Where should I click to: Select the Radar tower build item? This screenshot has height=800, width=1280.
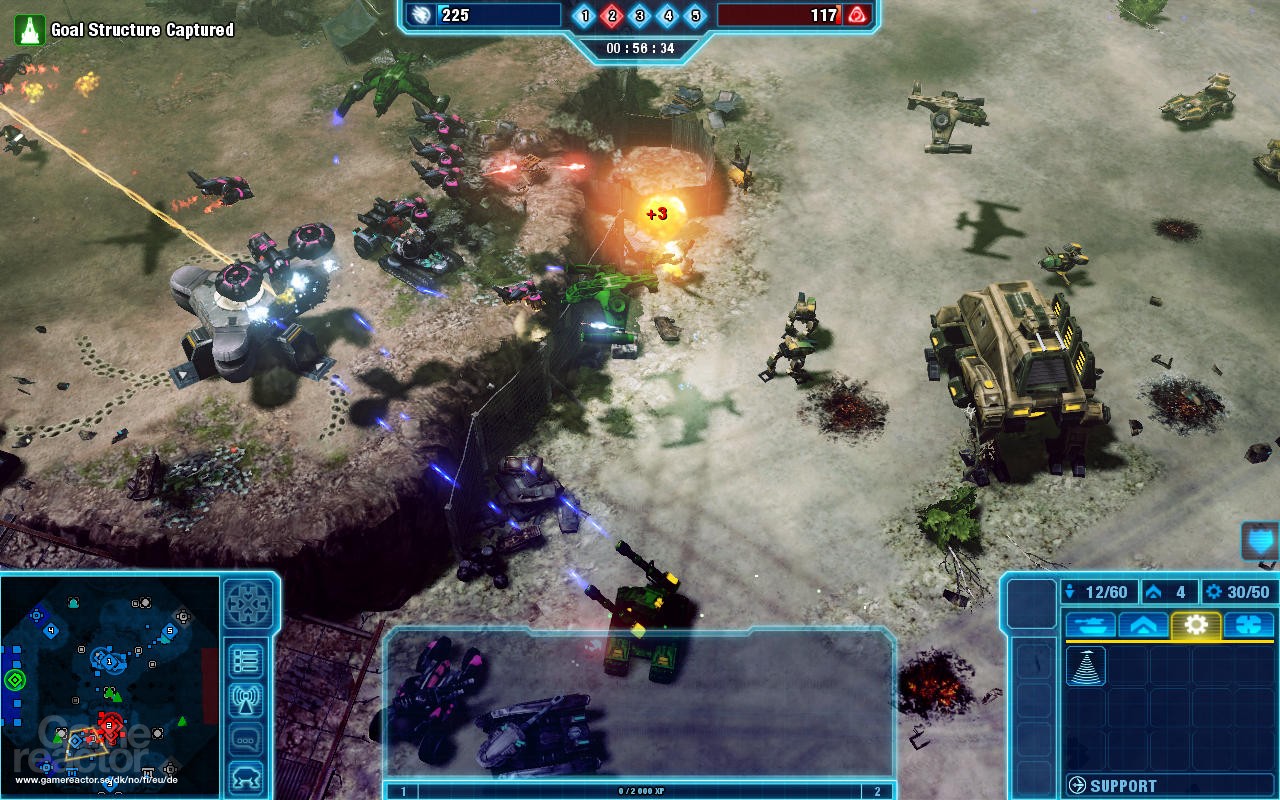[1085, 667]
